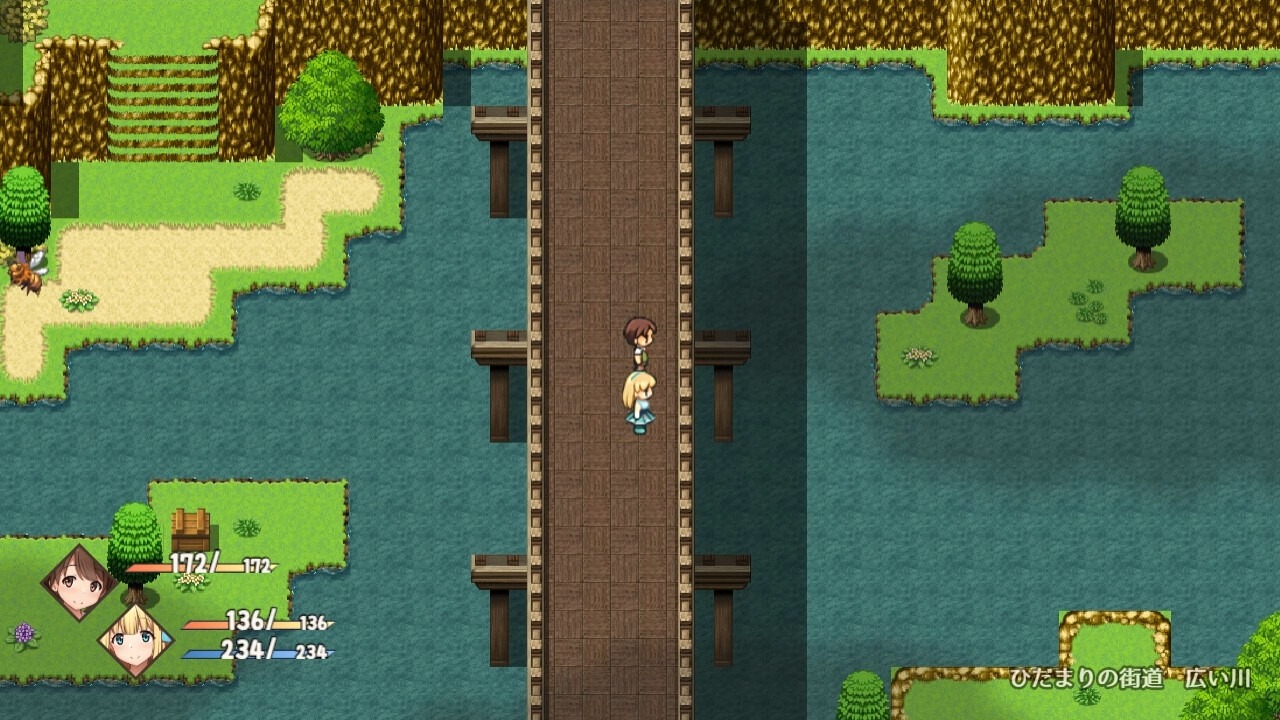Image resolution: width=1280 pixels, height=720 pixels.
Task: Click the brown-haired girl's party portrait
Action: [x=78, y=583]
